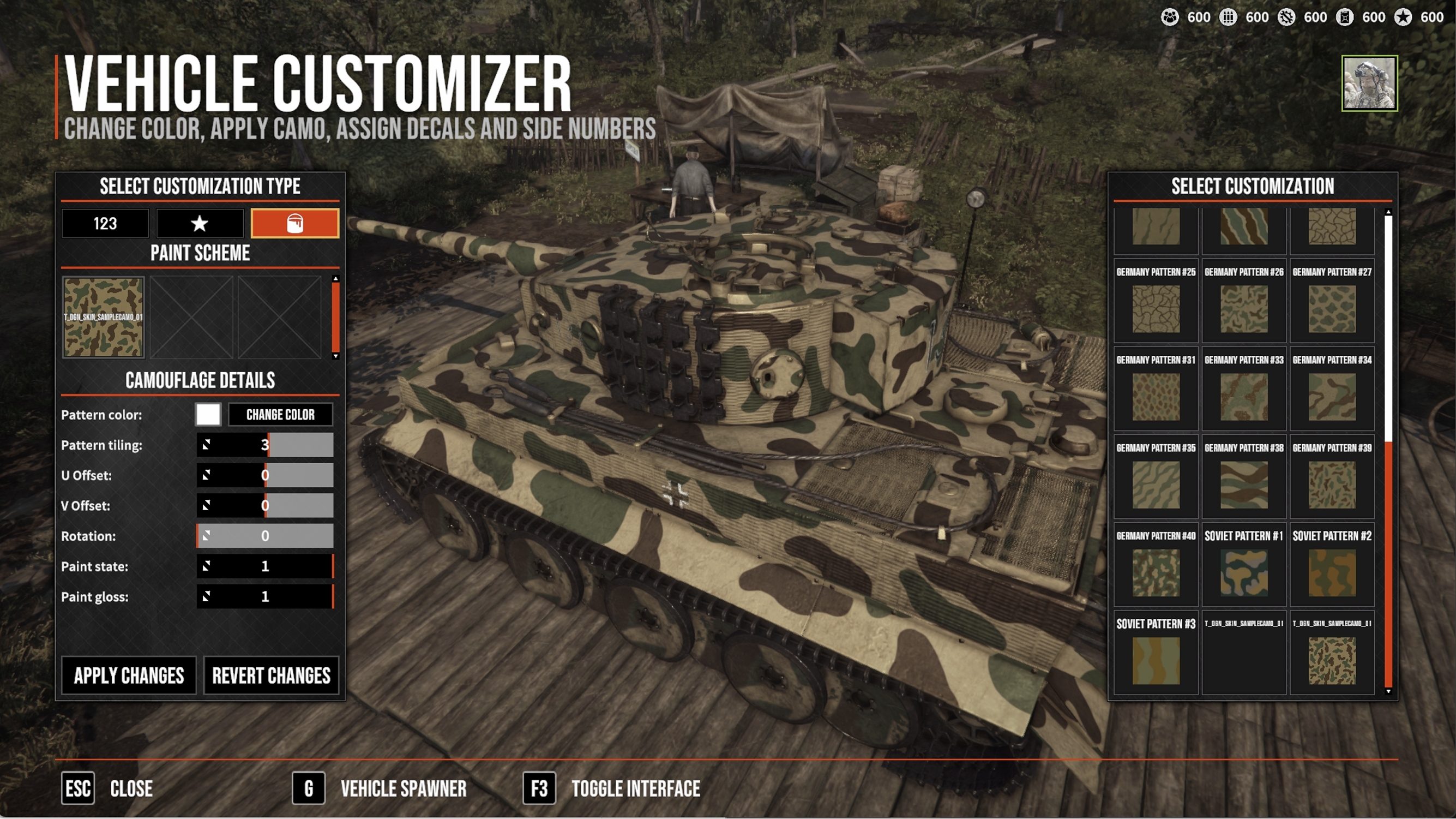Open the Change Color picker
The height and width of the screenshot is (819, 1456).
pyautogui.click(x=280, y=415)
